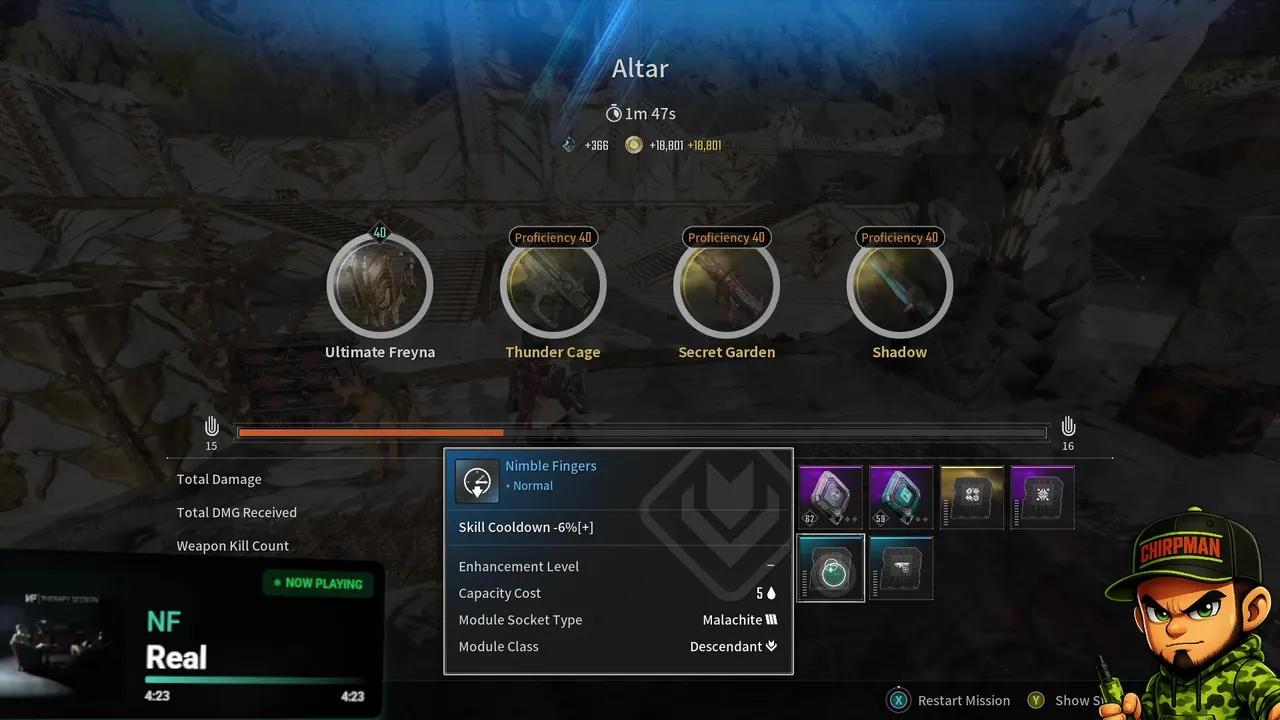Select the level 59 teal reactor reward
The height and width of the screenshot is (720, 1280).
pos(901,497)
